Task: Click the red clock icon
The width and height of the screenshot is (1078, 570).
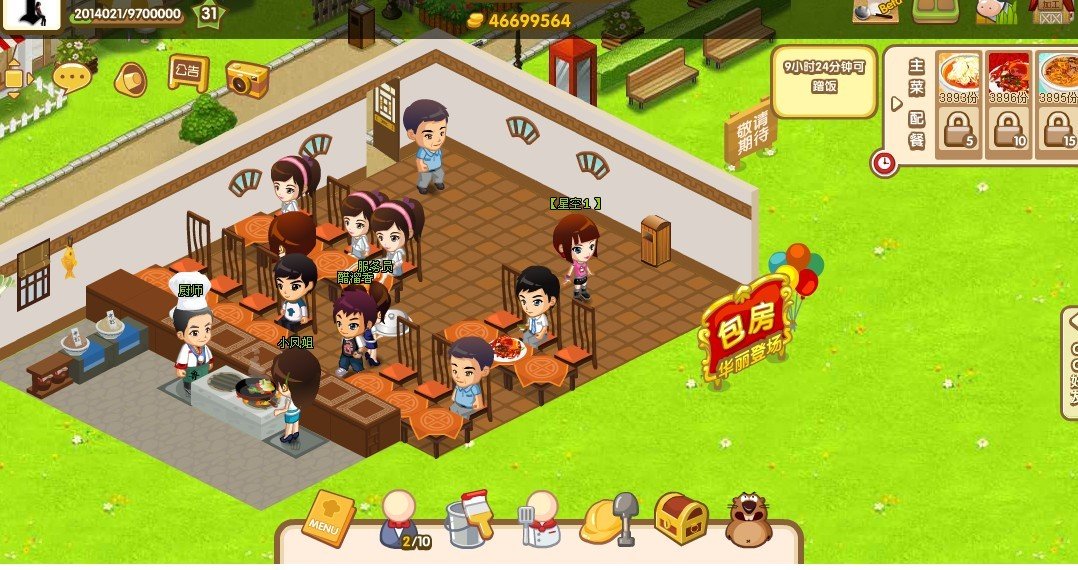Action: pos(884,162)
